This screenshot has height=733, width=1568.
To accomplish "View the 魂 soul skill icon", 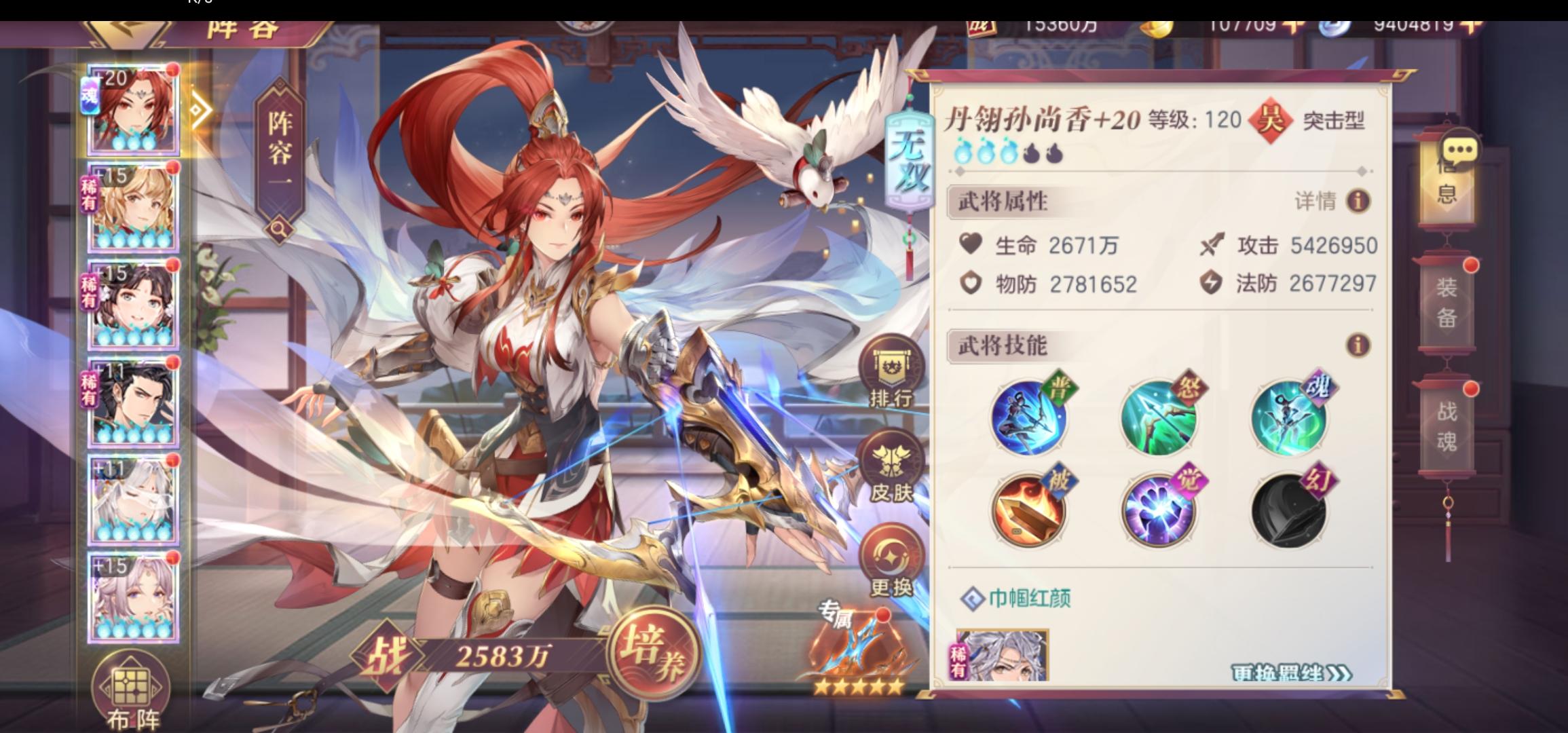I will point(1288,418).
